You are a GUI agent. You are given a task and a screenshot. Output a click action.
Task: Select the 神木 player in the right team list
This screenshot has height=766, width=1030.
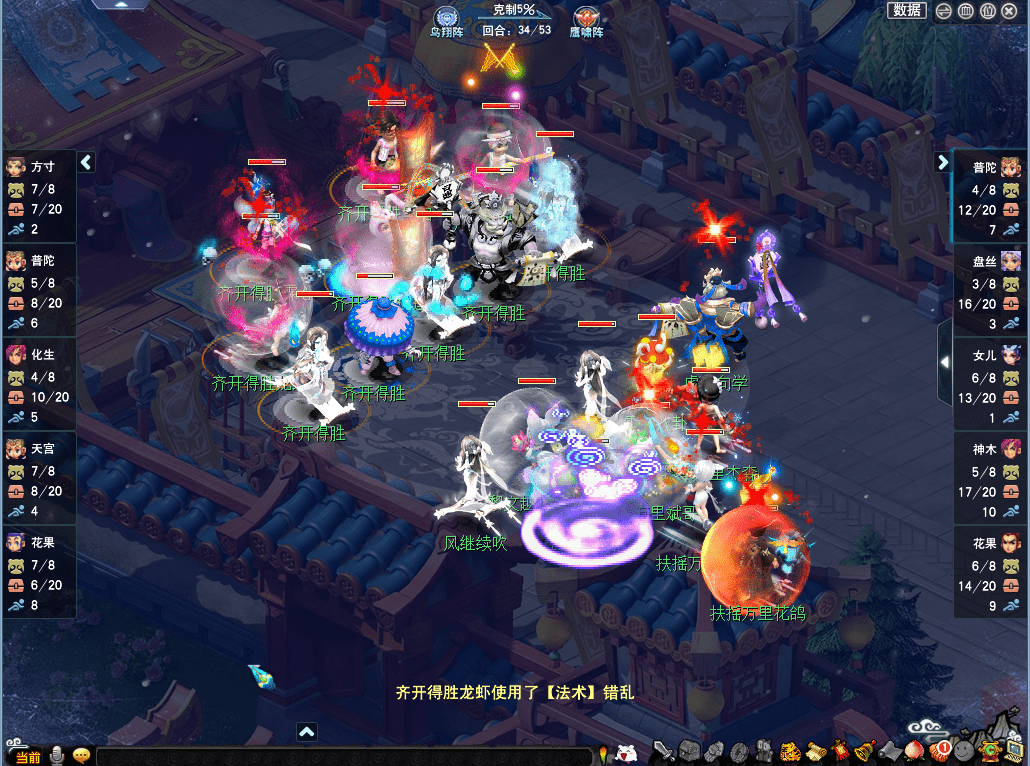(990, 478)
